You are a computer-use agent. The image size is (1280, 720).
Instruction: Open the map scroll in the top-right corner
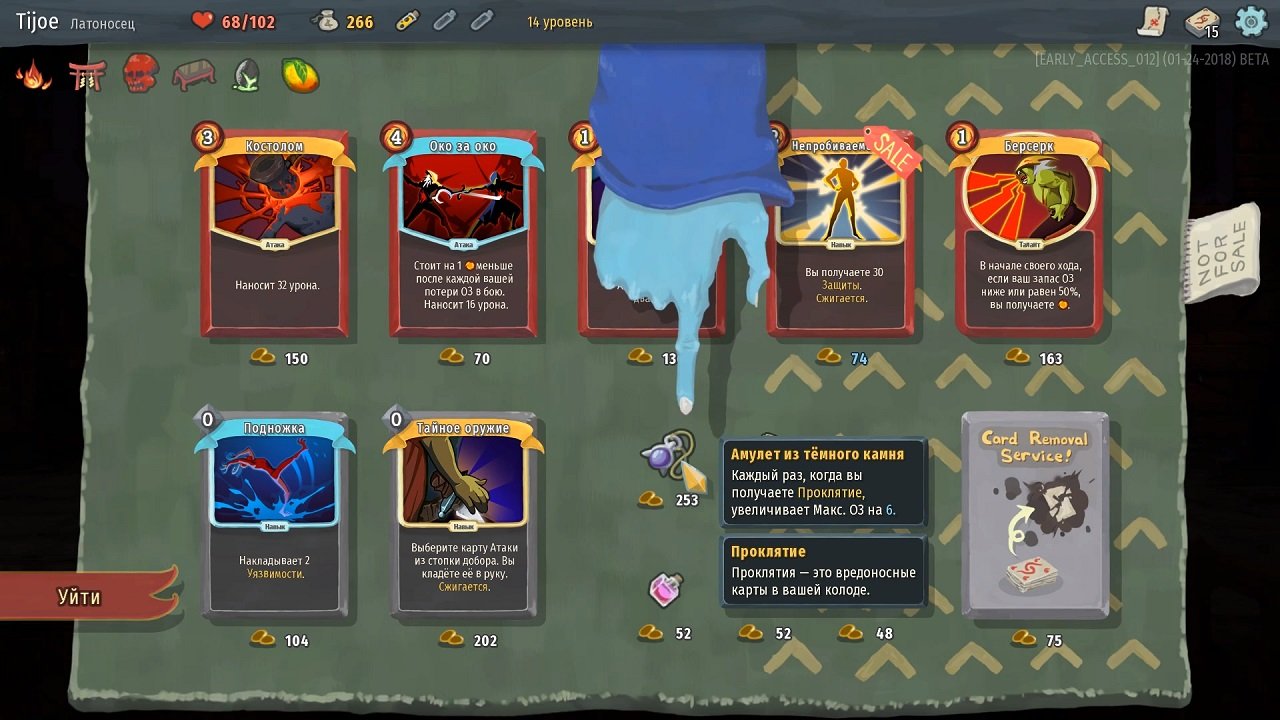[1152, 20]
